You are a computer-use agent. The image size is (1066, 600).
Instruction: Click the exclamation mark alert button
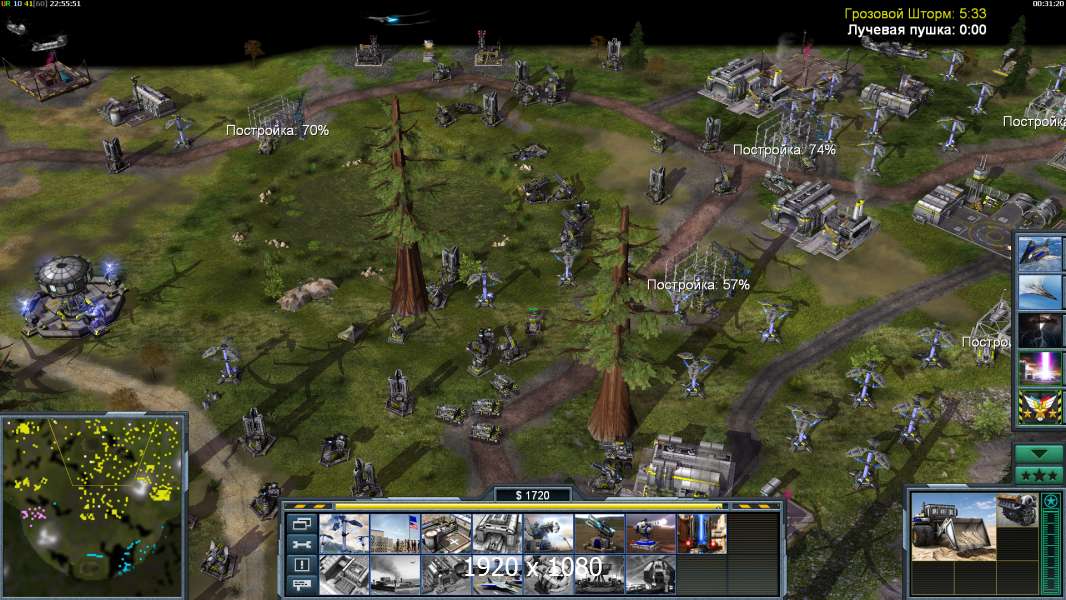click(x=300, y=565)
